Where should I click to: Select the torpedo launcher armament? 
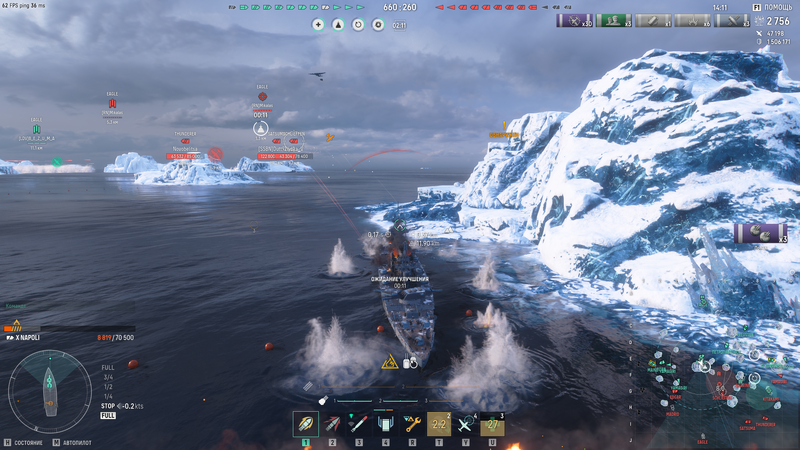click(x=359, y=424)
